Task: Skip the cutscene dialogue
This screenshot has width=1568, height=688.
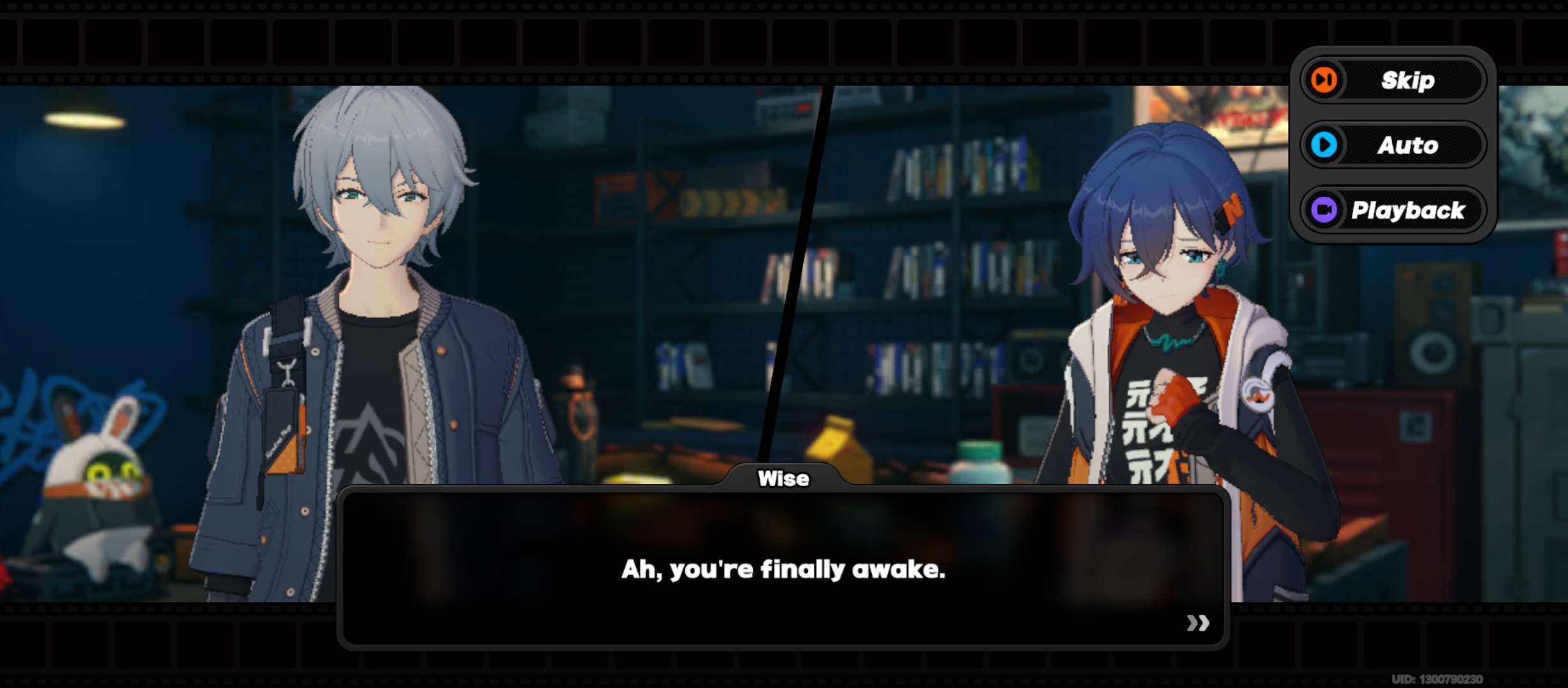Action: (x=1393, y=80)
